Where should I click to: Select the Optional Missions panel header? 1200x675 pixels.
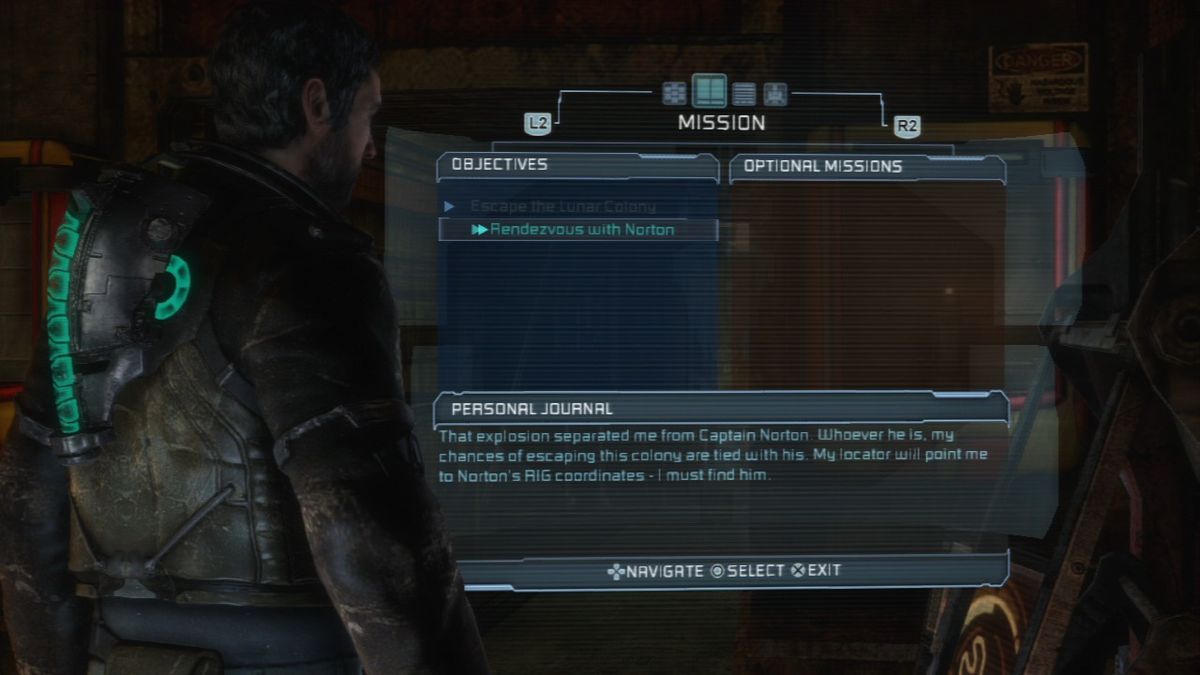(x=867, y=167)
